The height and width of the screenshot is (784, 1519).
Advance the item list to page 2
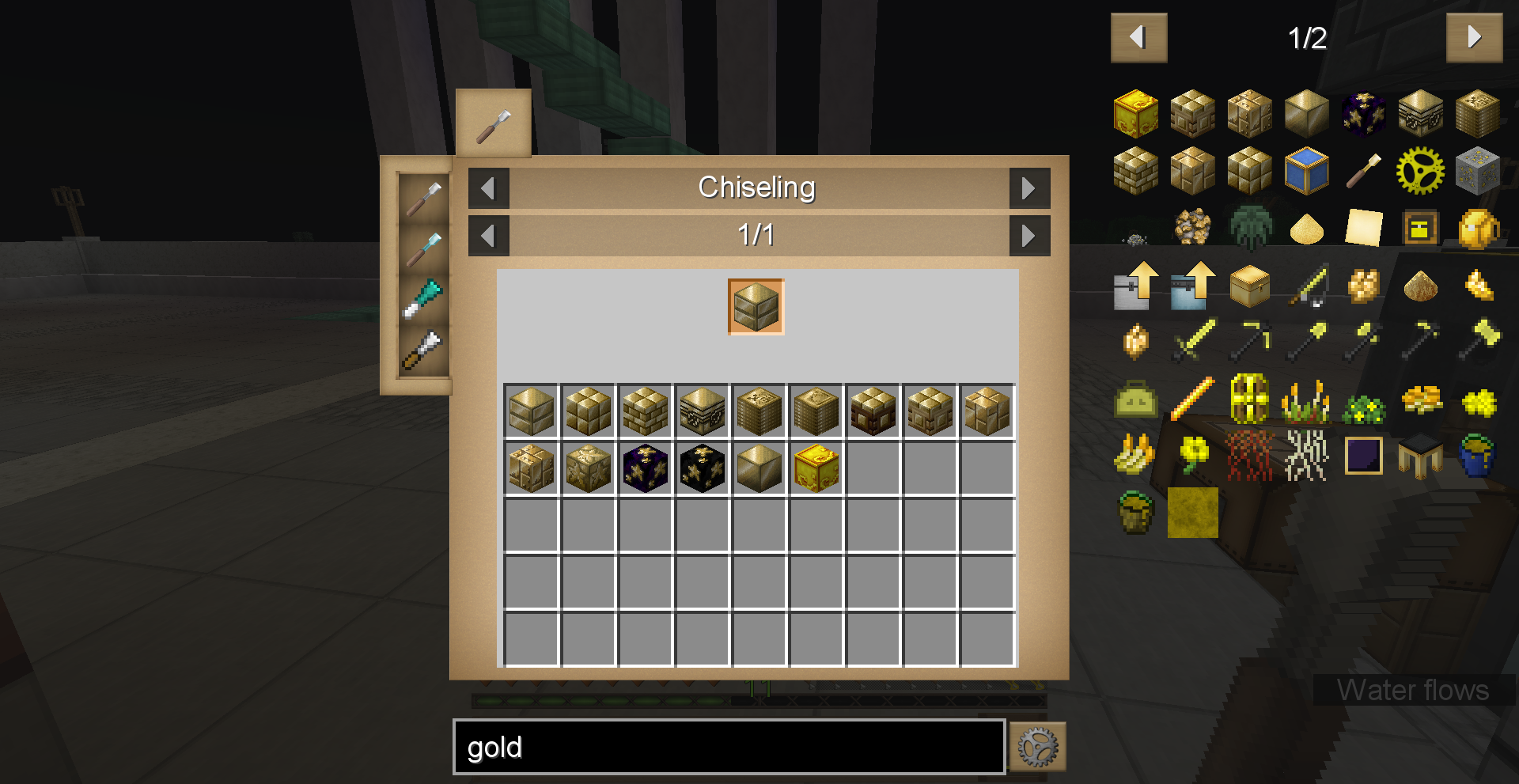click(x=1474, y=37)
